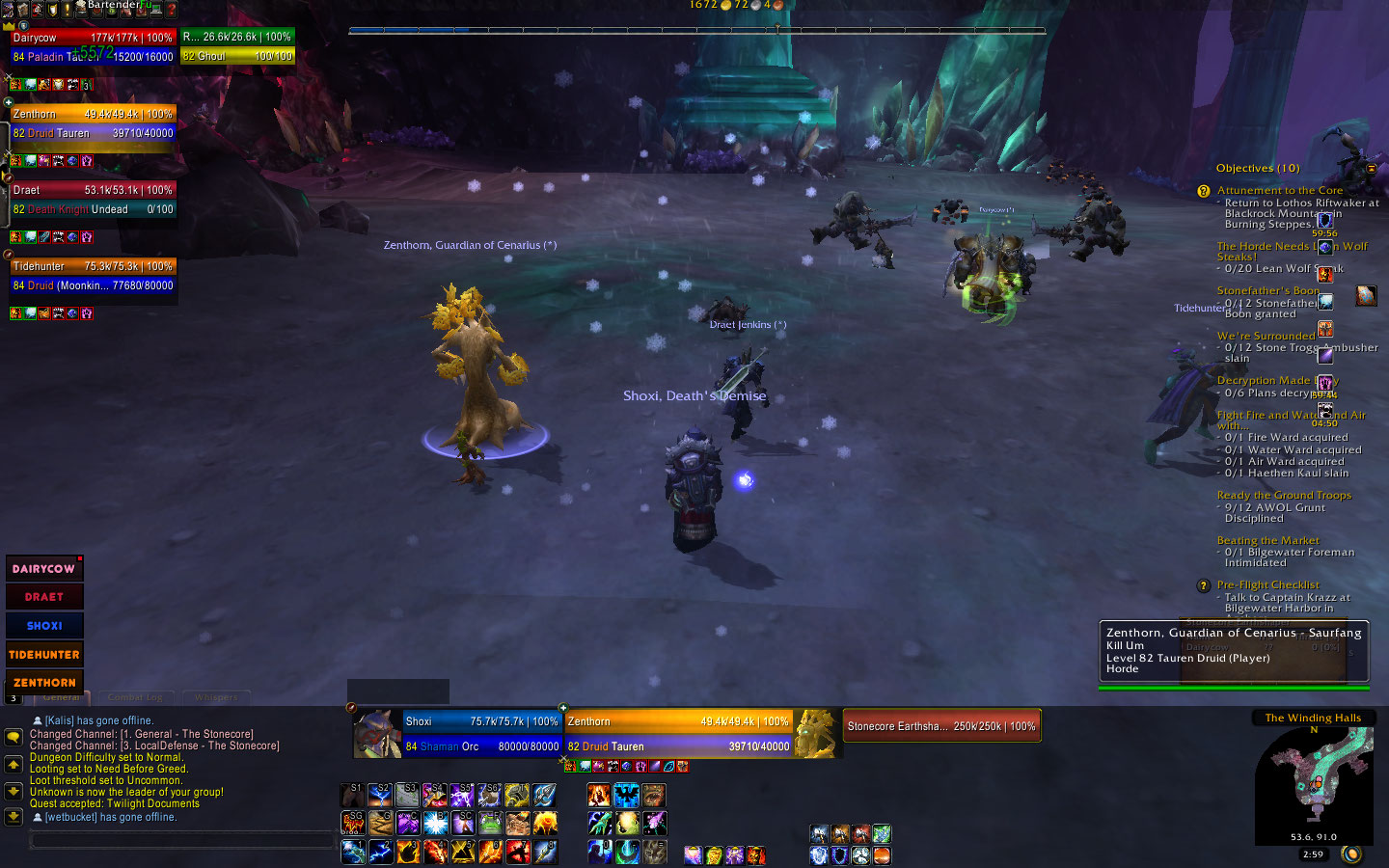Open the Attunement to the Core quest
1389x868 pixels.
point(1279,191)
